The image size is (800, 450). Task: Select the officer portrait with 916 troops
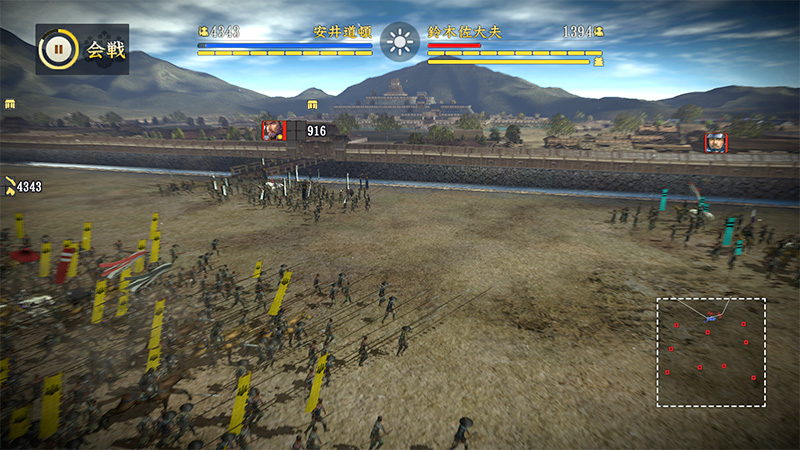point(273,130)
